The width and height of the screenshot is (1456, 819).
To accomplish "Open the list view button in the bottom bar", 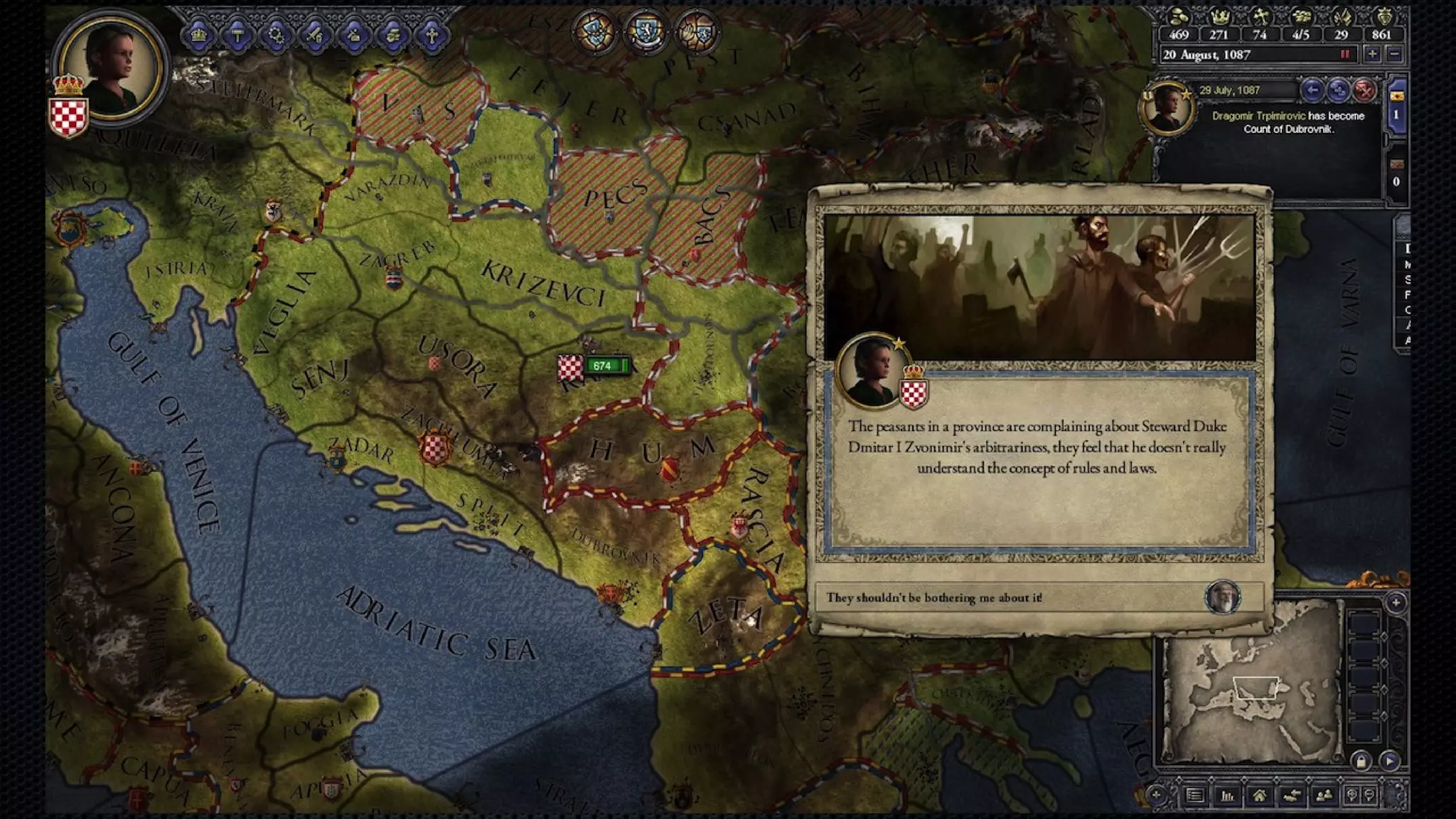I will [1195, 796].
